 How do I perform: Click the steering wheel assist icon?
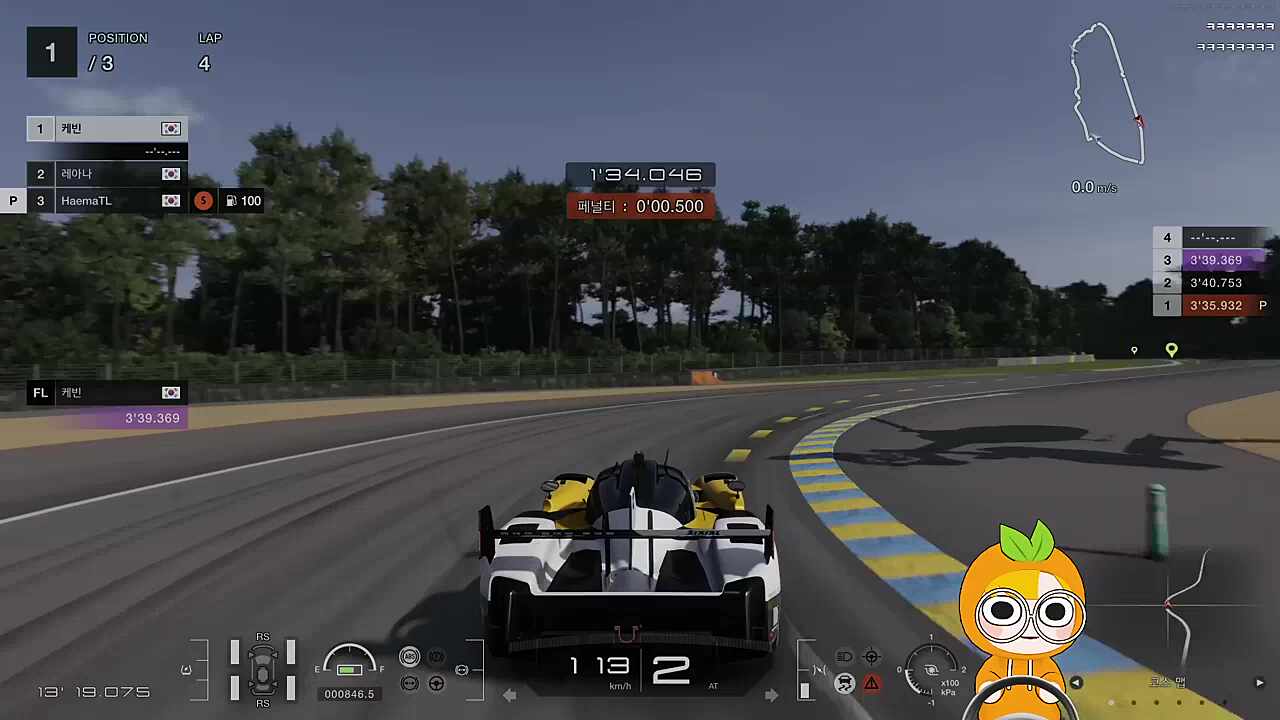pos(436,684)
